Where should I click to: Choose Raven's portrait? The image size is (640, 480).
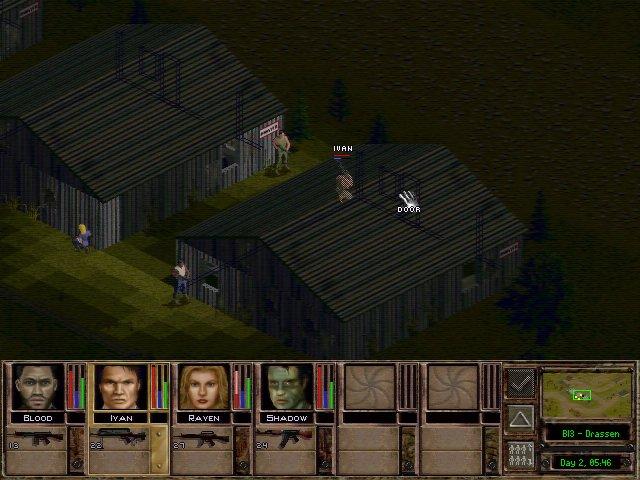[204, 387]
